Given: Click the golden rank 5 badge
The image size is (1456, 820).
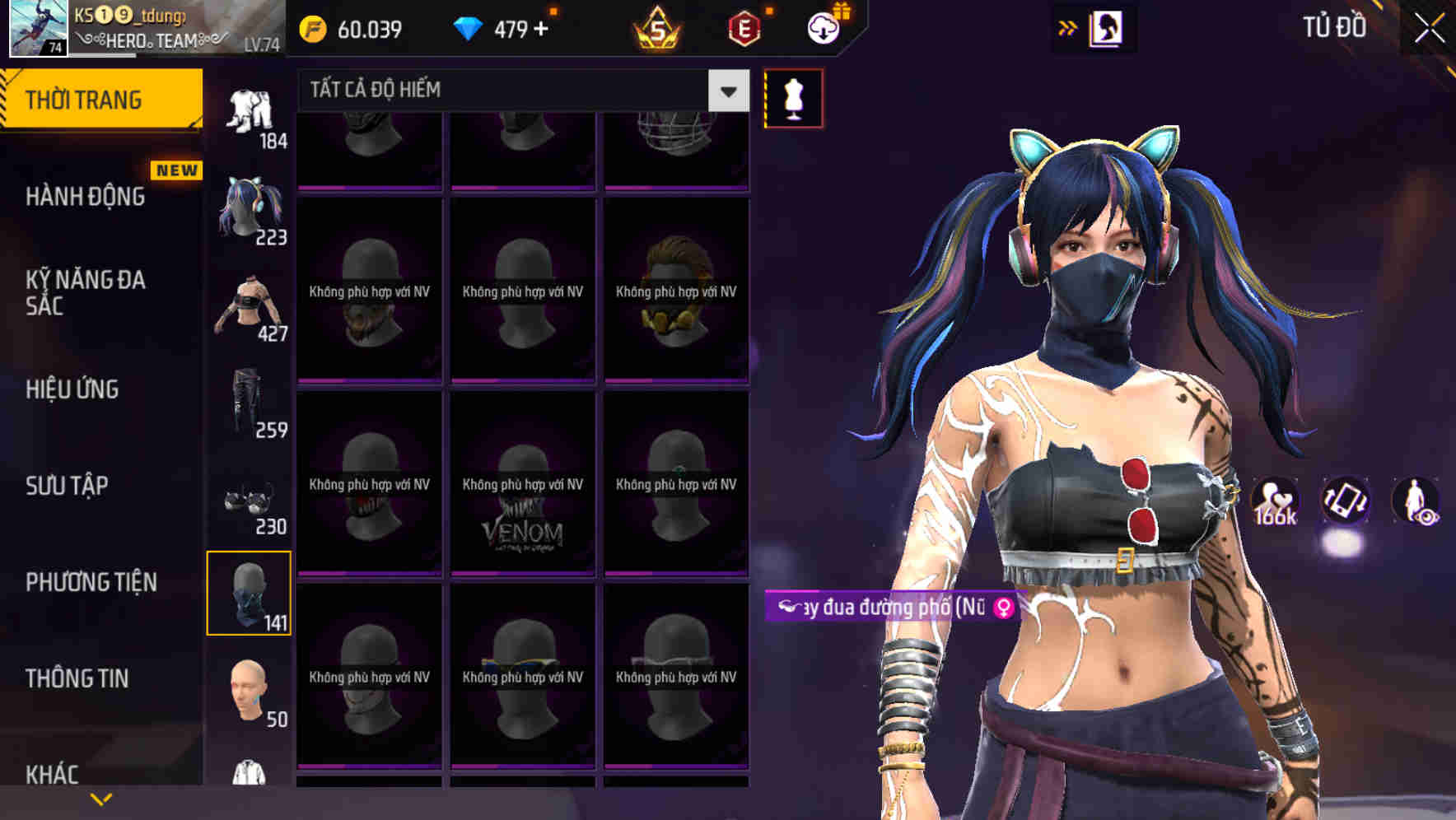Looking at the screenshot, I should point(658,27).
